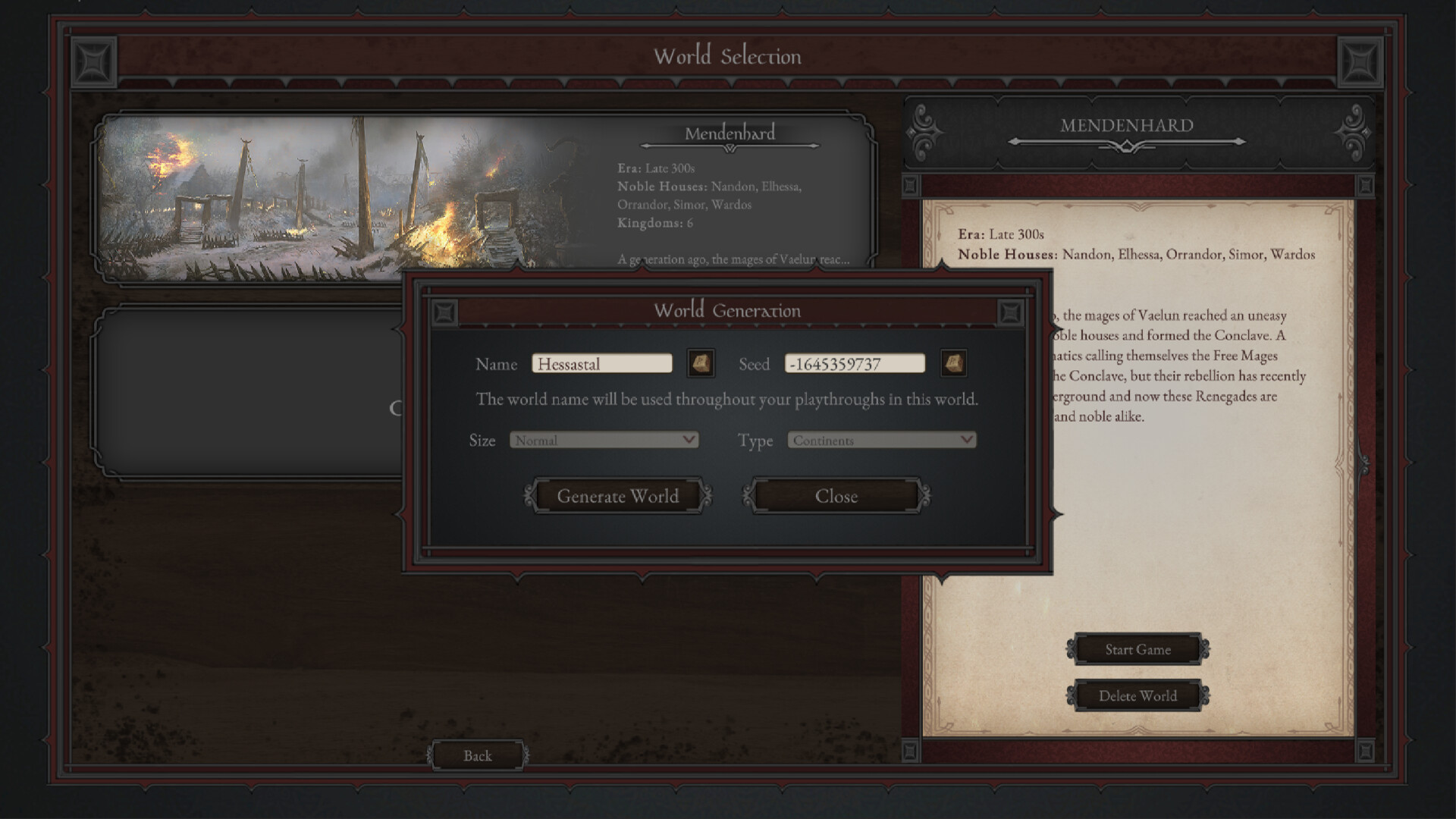Click the Name field containing Hessastal
The image size is (1456, 819).
click(602, 364)
